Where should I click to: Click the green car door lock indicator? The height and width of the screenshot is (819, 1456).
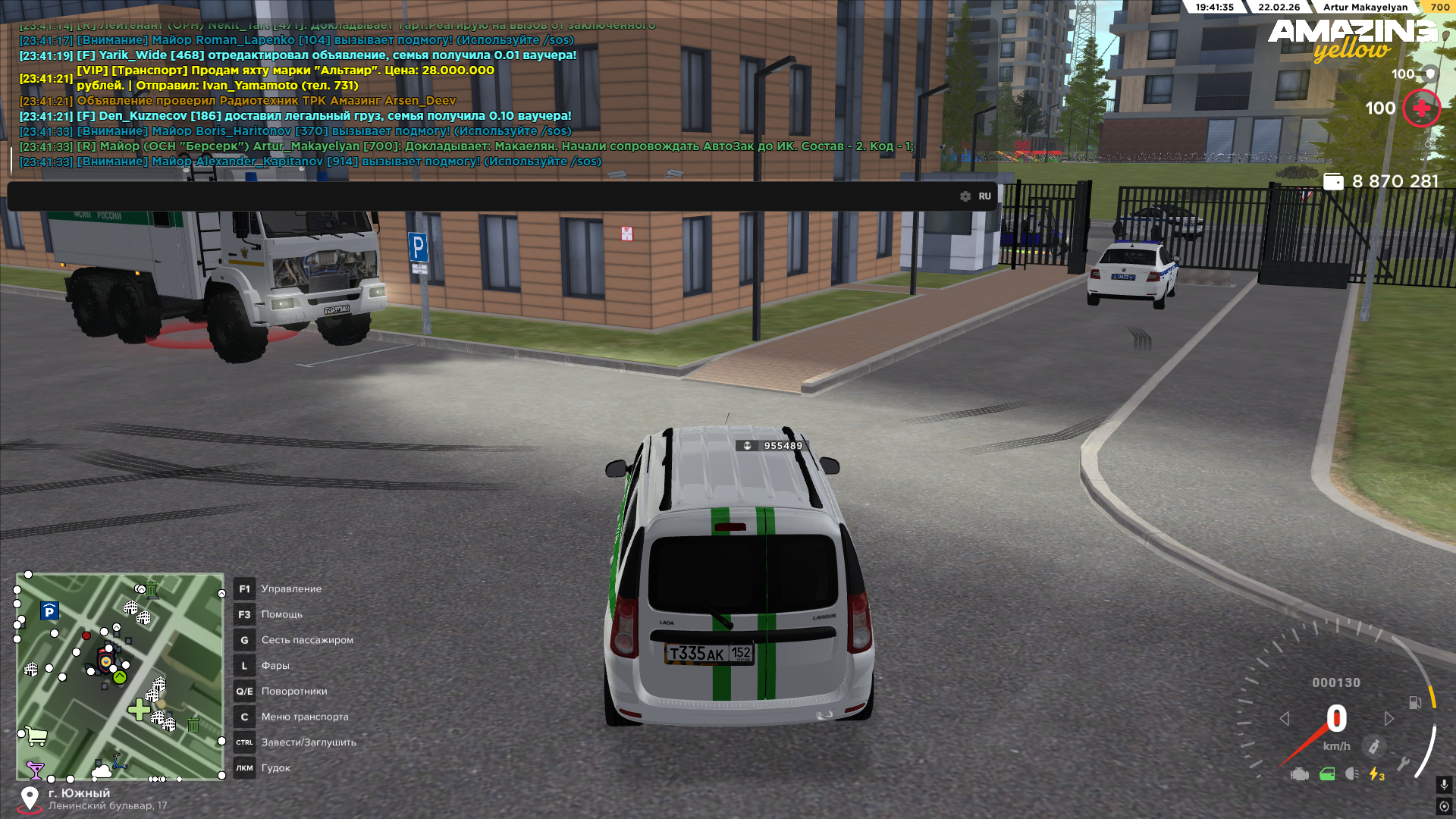(x=1327, y=774)
